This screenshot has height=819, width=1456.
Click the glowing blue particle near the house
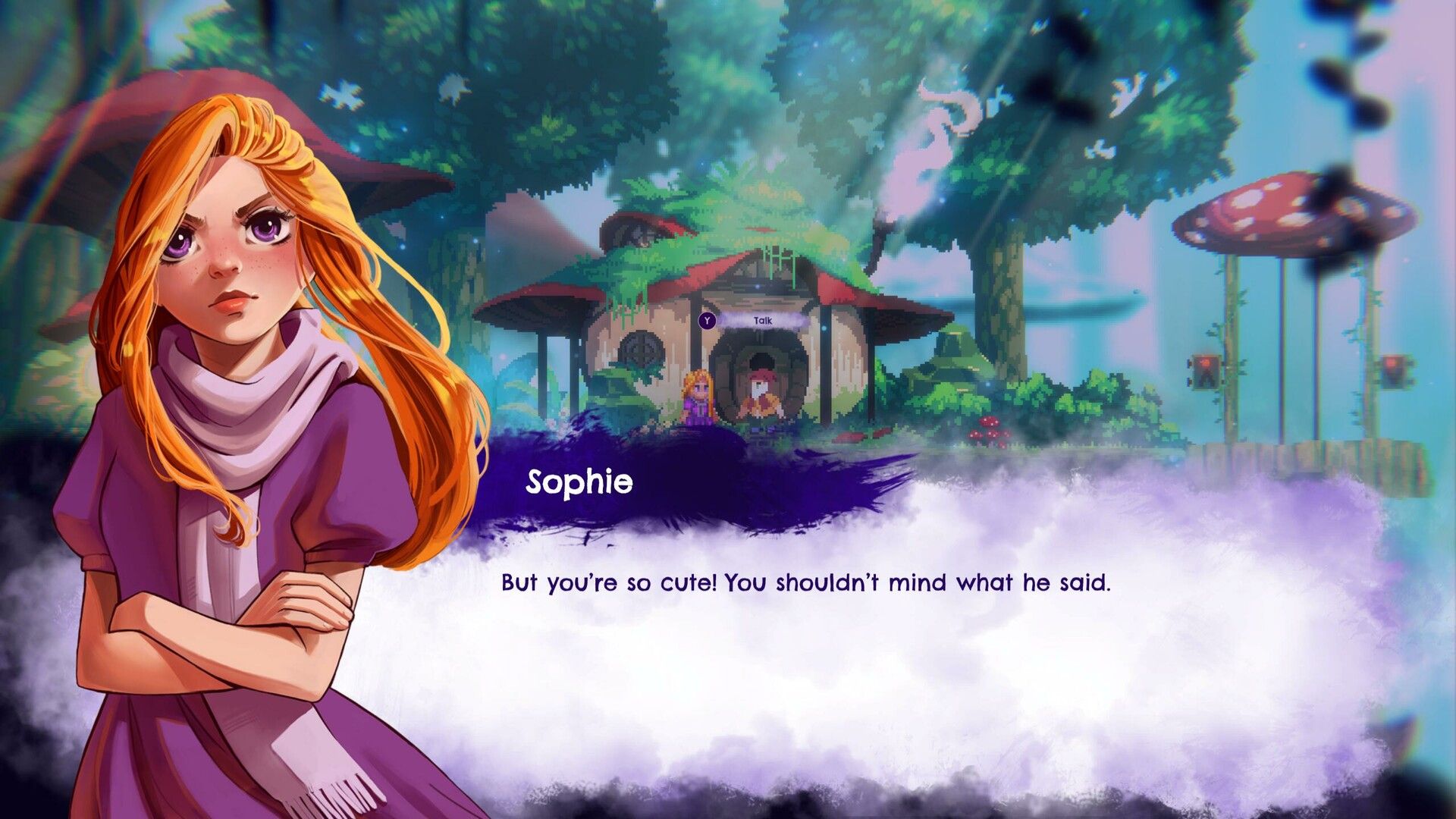tap(824, 328)
